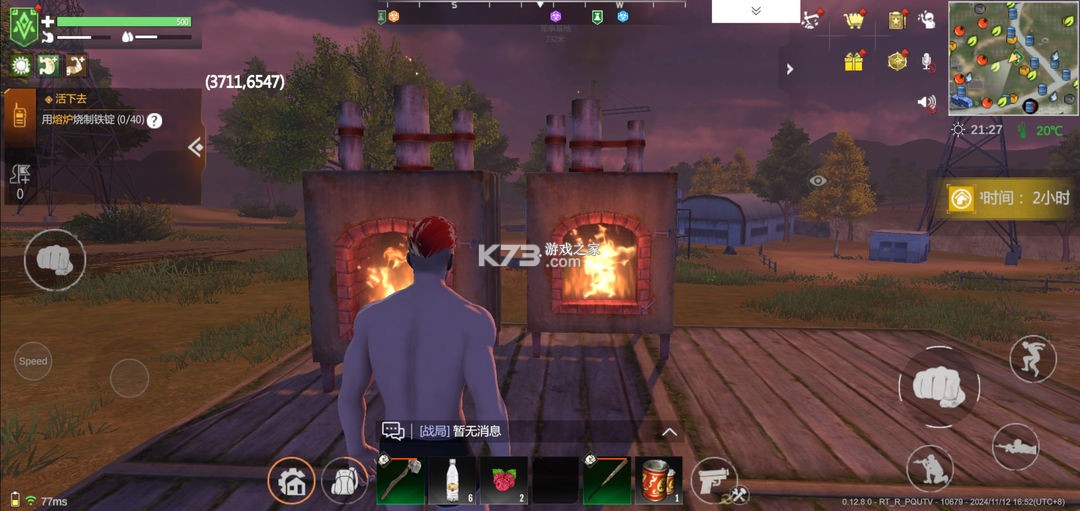Select the wooden spear hotbar slot
The image size is (1080, 511).
click(x=607, y=480)
